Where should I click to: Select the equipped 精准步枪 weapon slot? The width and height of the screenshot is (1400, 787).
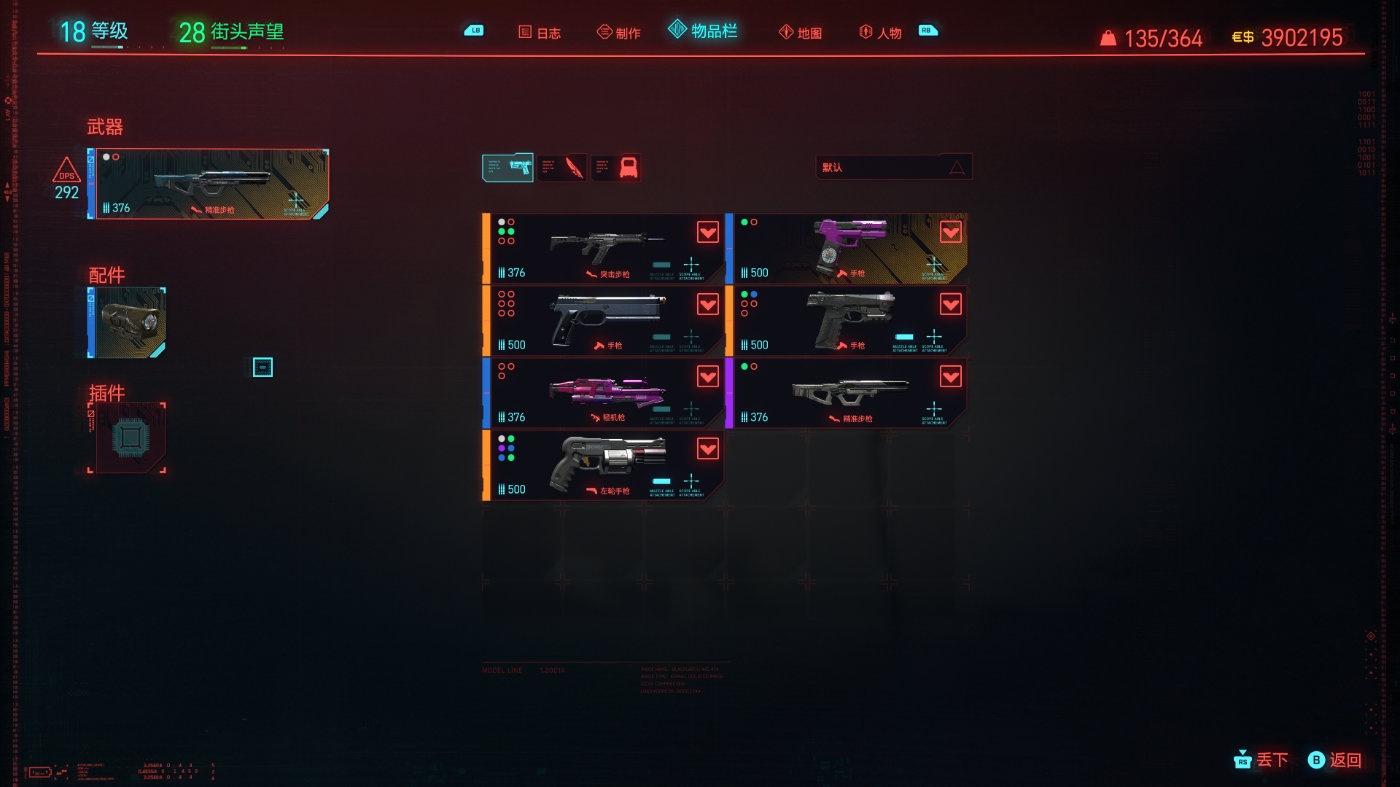pos(211,184)
